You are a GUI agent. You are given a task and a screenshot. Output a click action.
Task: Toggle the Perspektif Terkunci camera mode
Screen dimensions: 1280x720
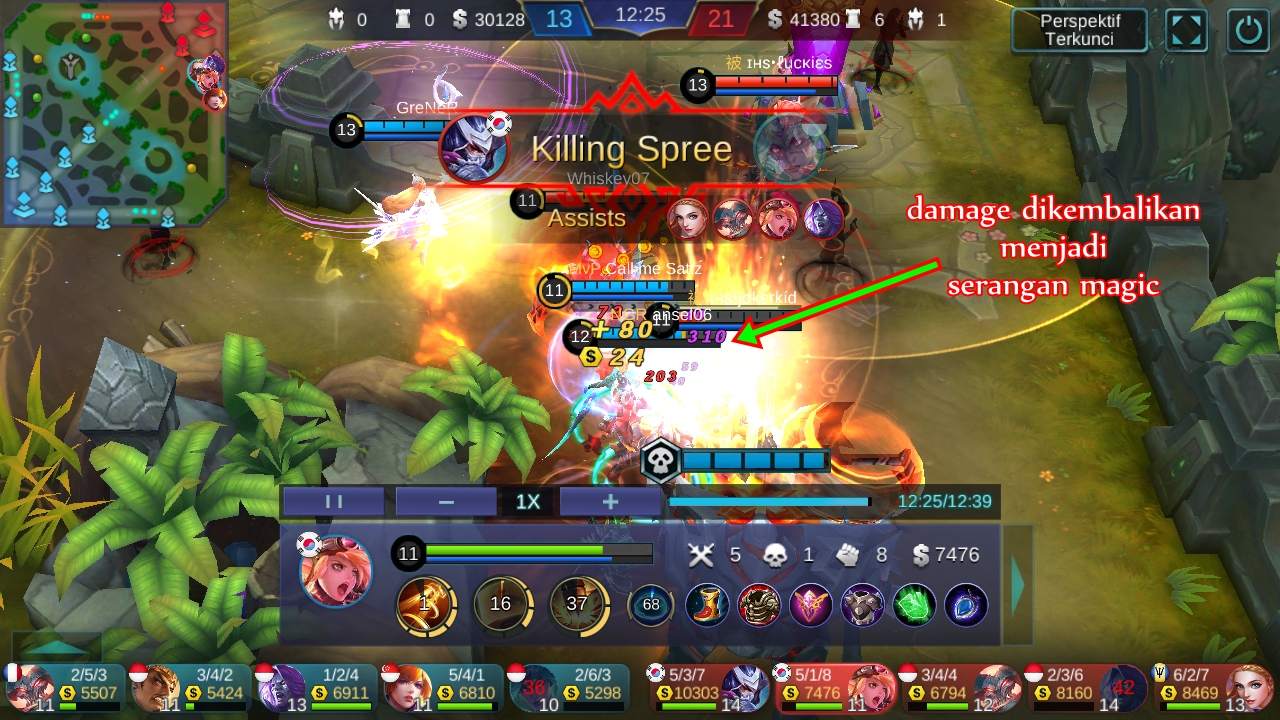click(1079, 30)
